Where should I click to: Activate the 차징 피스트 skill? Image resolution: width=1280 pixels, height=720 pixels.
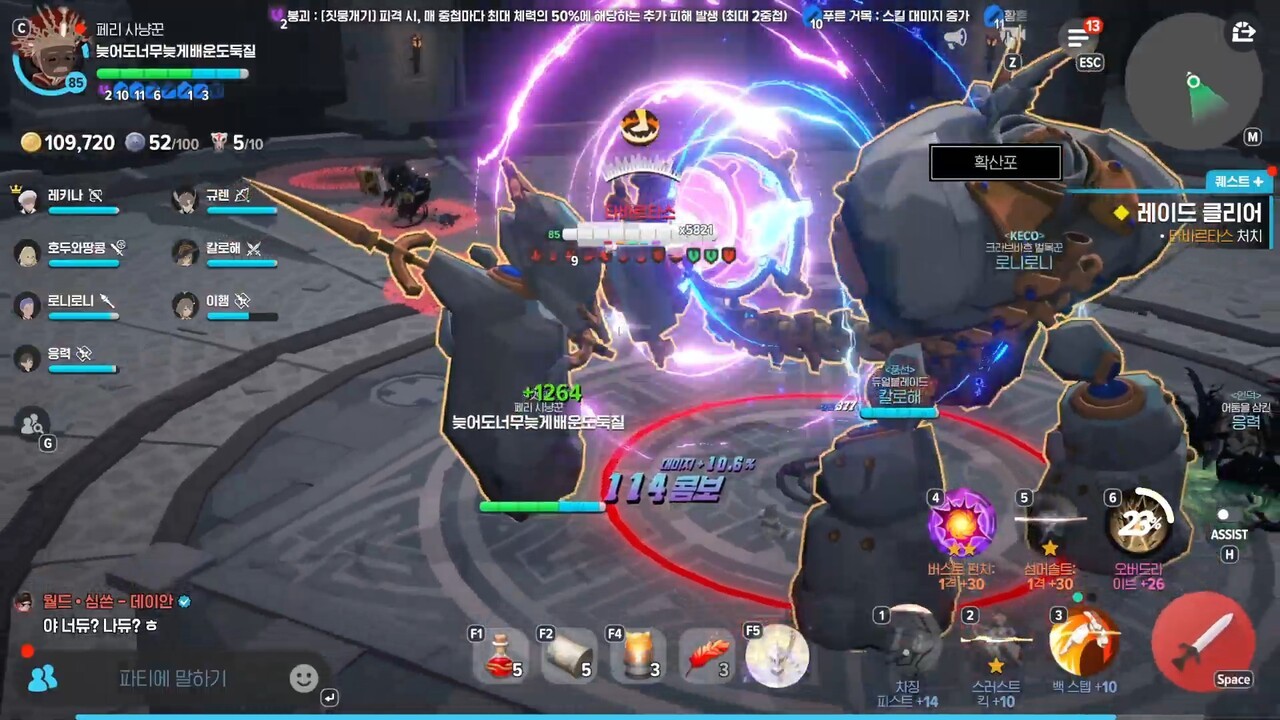click(x=907, y=642)
